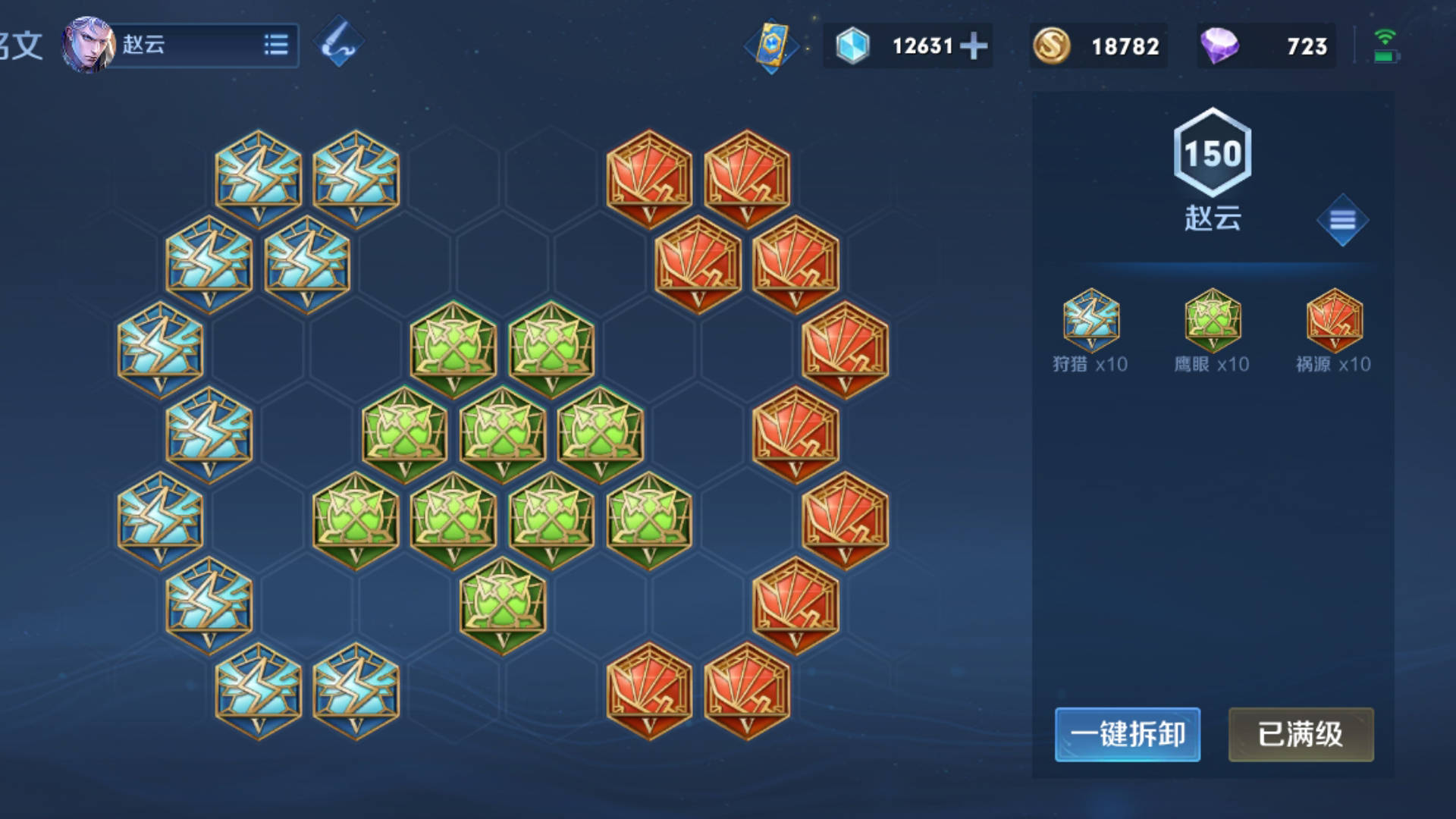The height and width of the screenshot is (819, 1456).
Task: Tap the purple gem currency icon
Action: [1219, 46]
